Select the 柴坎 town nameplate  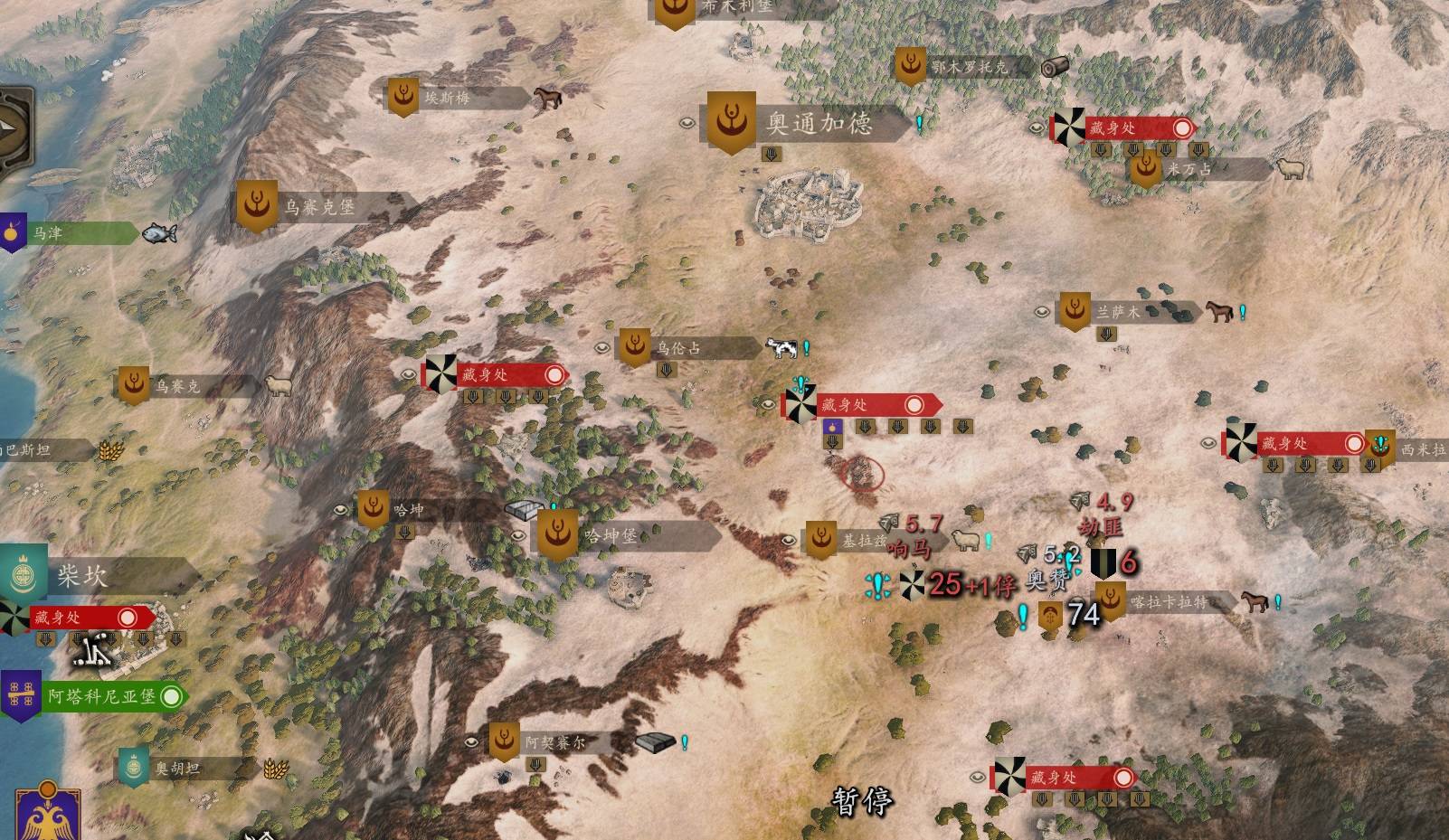(x=83, y=575)
